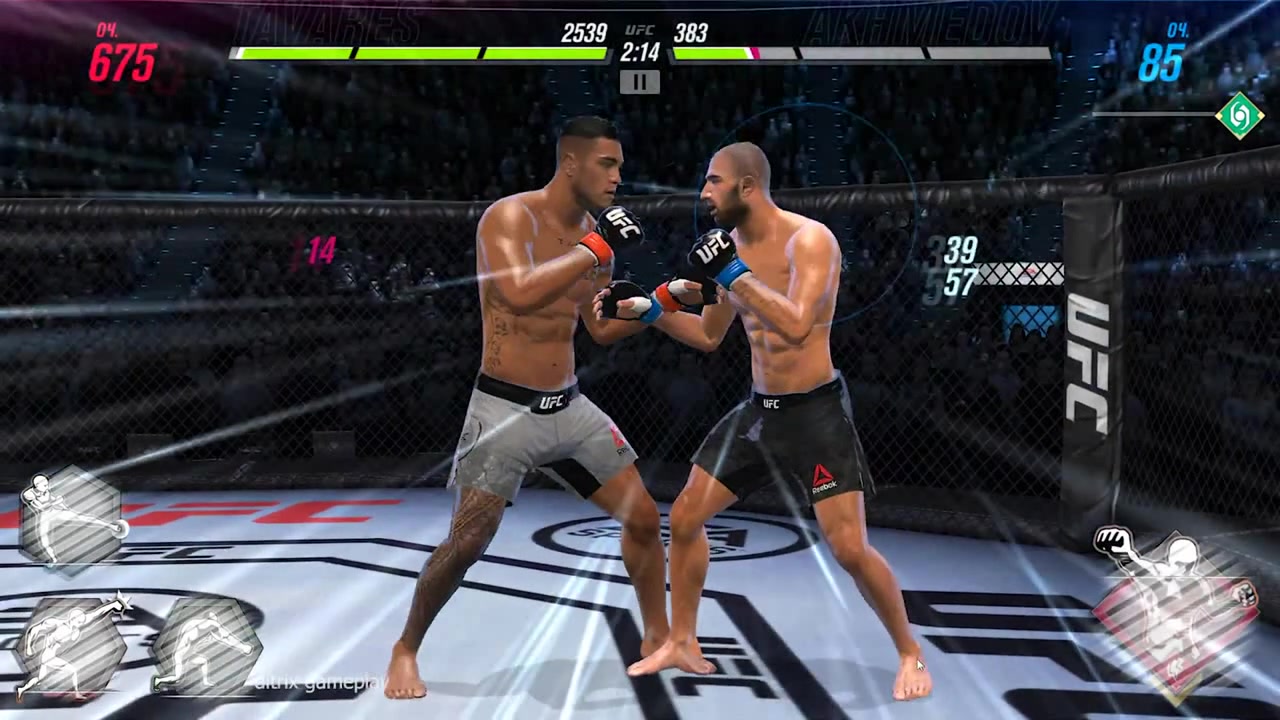Tap the green diamond swirl icon
This screenshot has height=720, width=1280.
pyautogui.click(x=1239, y=115)
